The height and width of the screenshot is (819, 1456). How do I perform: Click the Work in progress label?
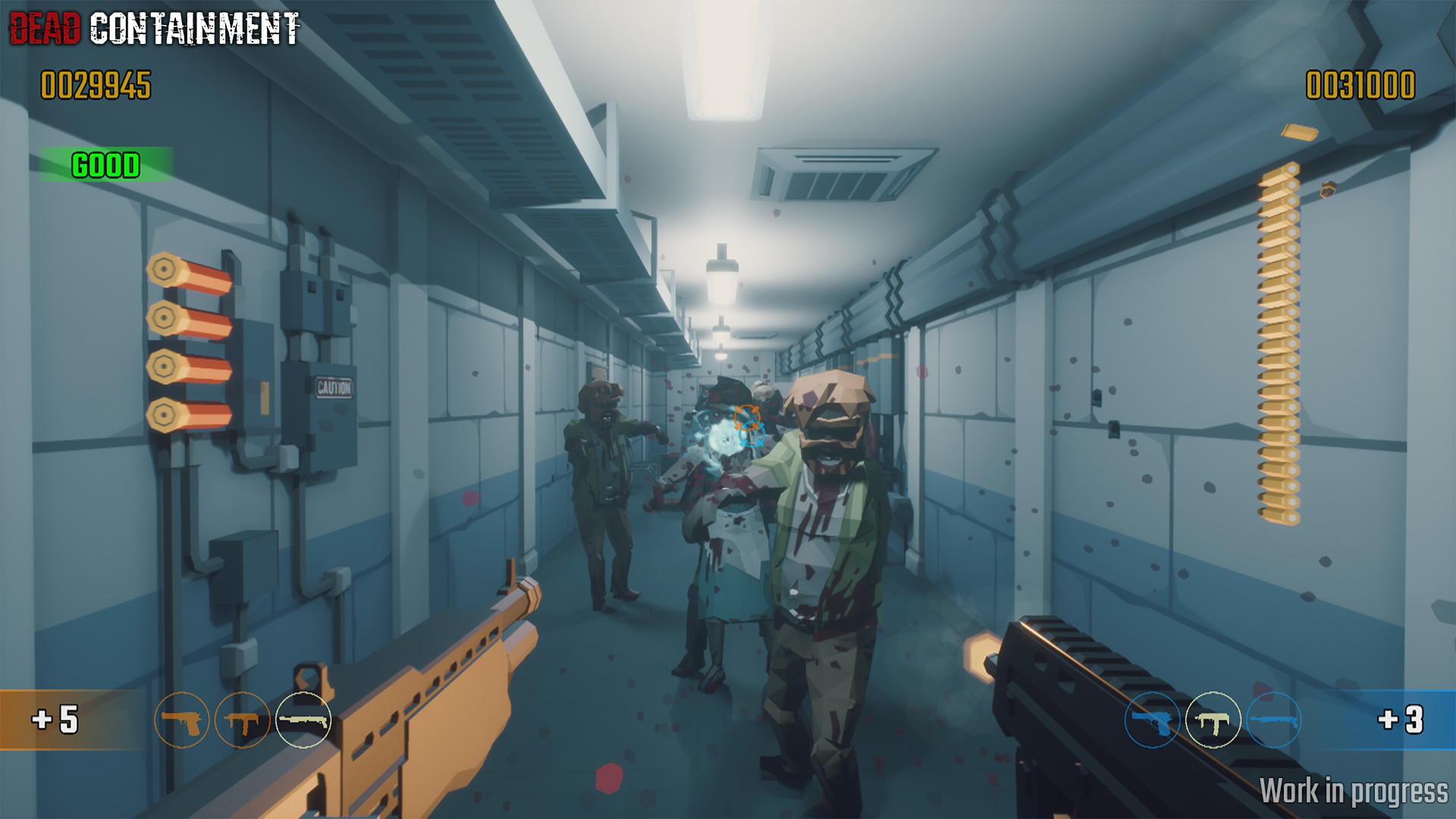pyautogui.click(x=1356, y=792)
